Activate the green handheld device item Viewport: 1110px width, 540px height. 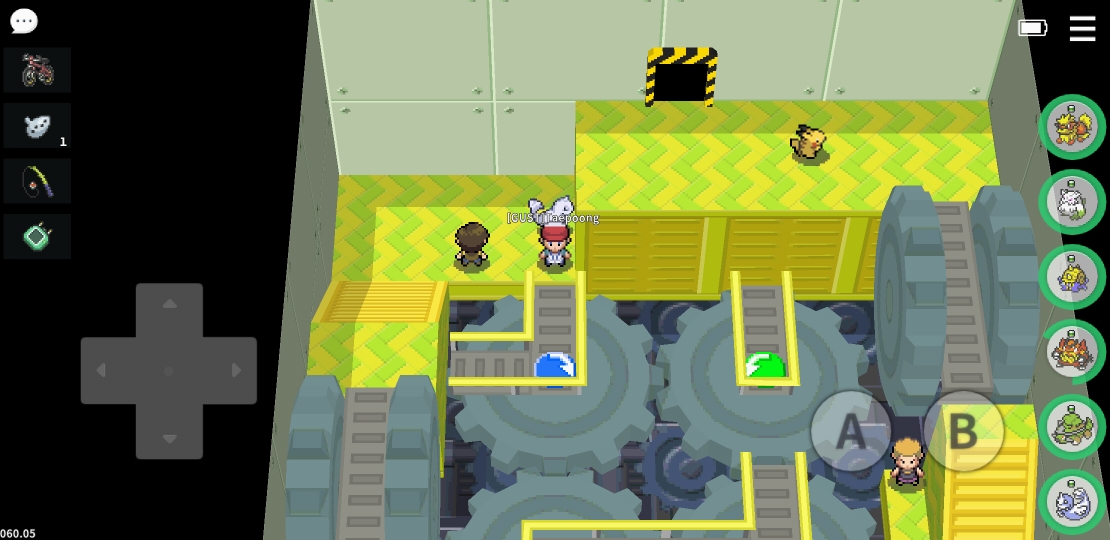37,237
